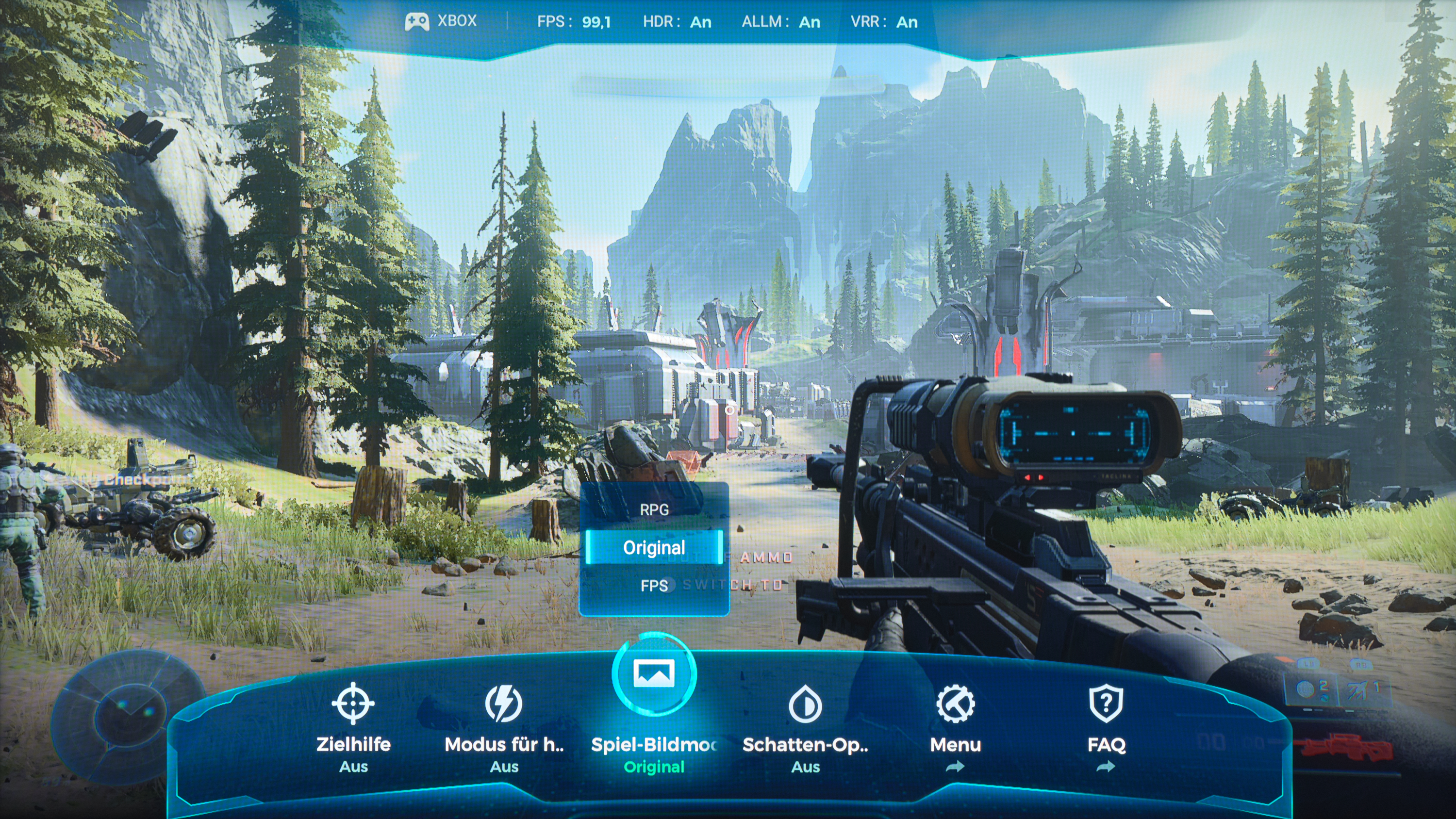Open the Menu gear item
The height and width of the screenshot is (819, 1456).
tap(955, 704)
